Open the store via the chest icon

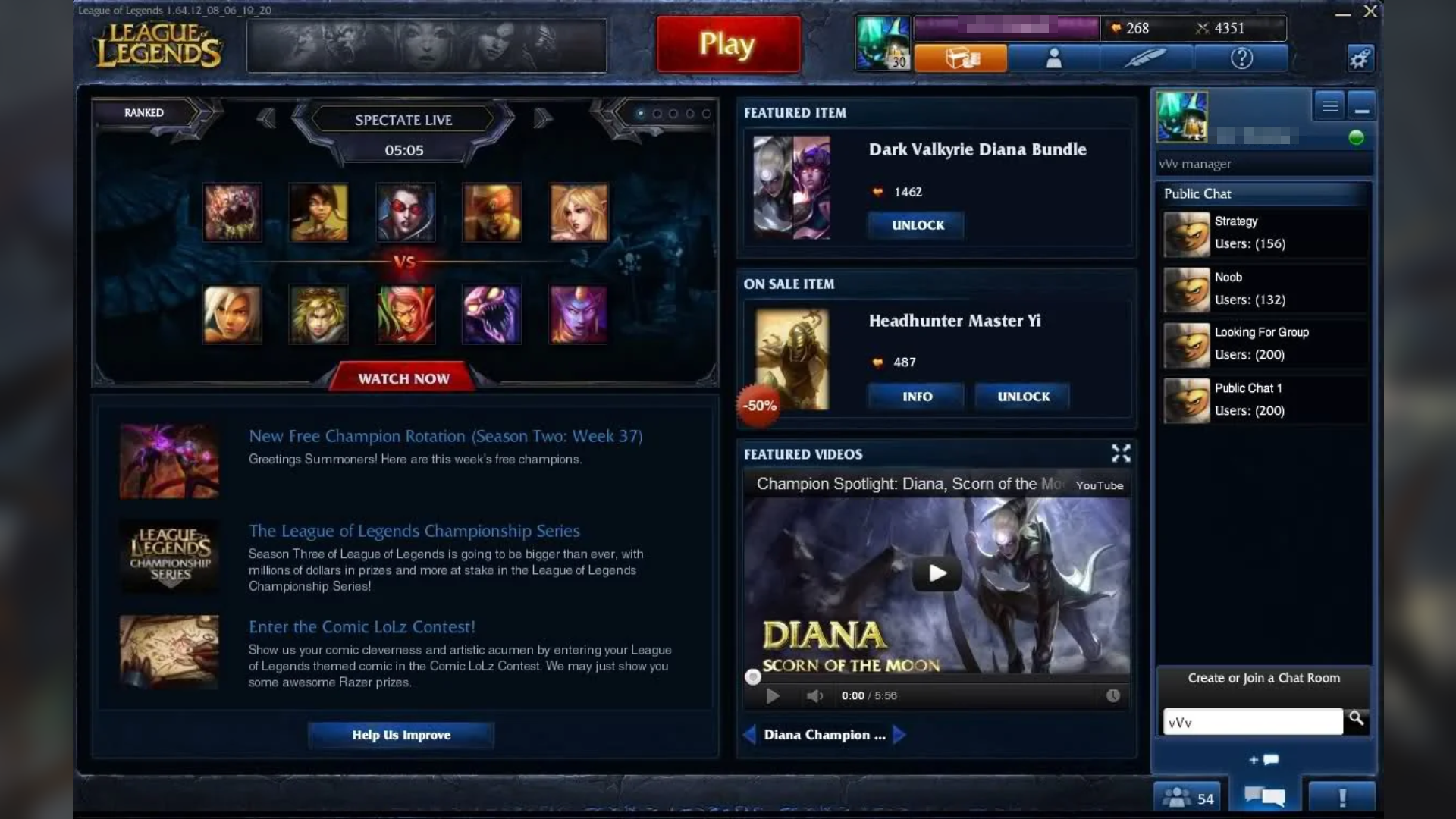coord(960,58)
